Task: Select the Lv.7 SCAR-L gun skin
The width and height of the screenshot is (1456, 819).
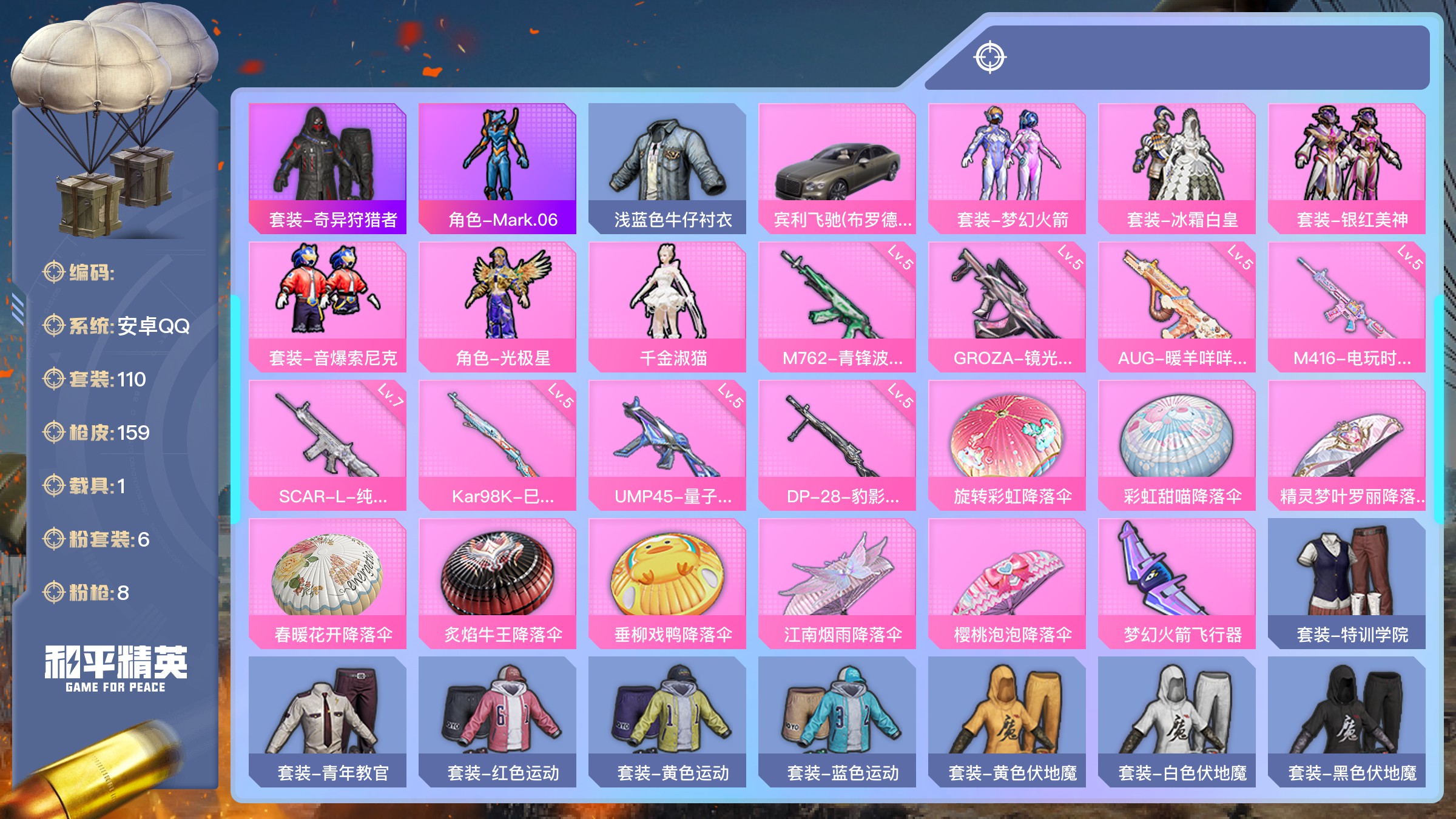Action: pyautogui.click(x=328, y=445)
